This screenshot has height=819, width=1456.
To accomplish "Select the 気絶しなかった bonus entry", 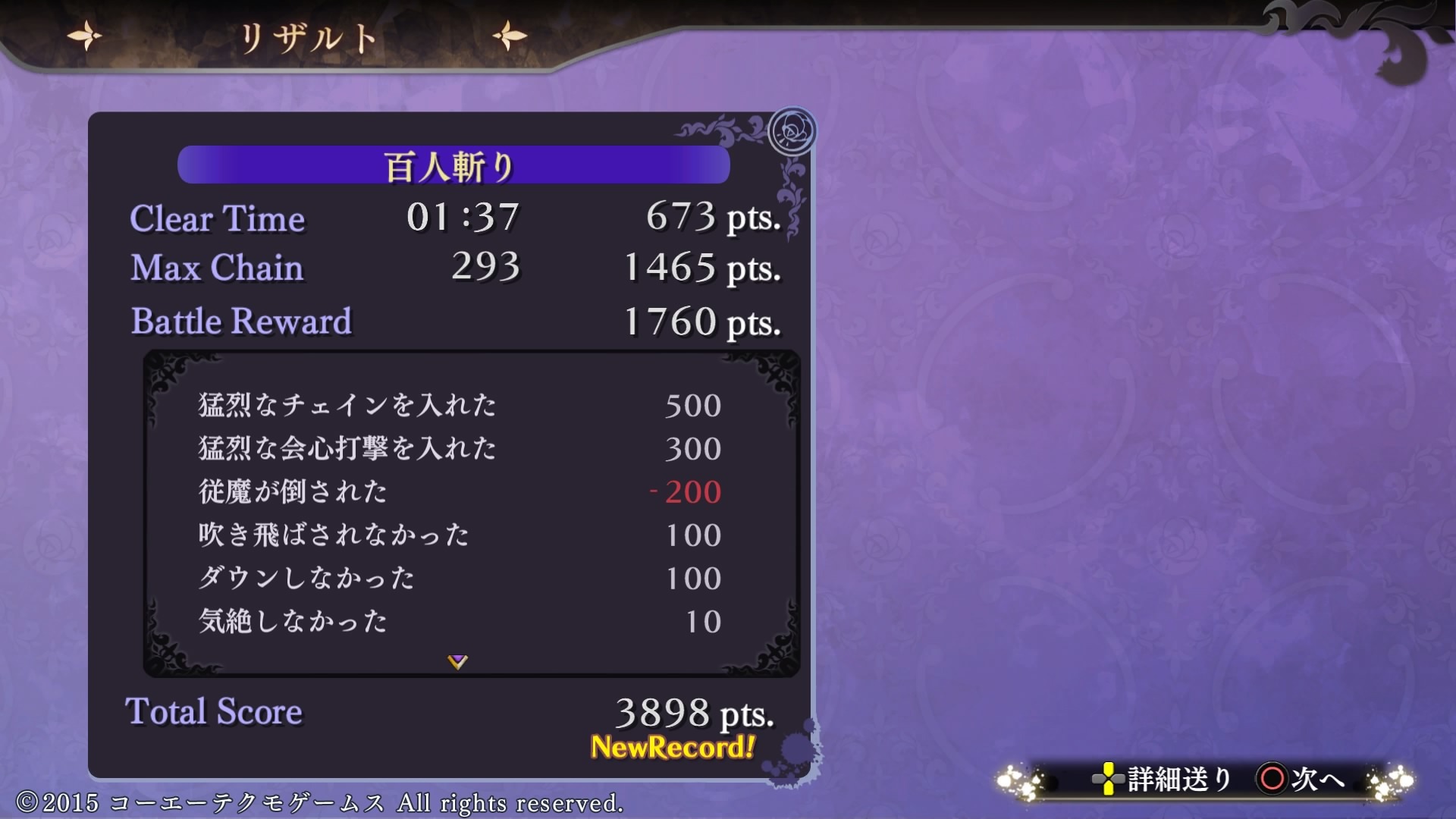I will coord(292,620).
